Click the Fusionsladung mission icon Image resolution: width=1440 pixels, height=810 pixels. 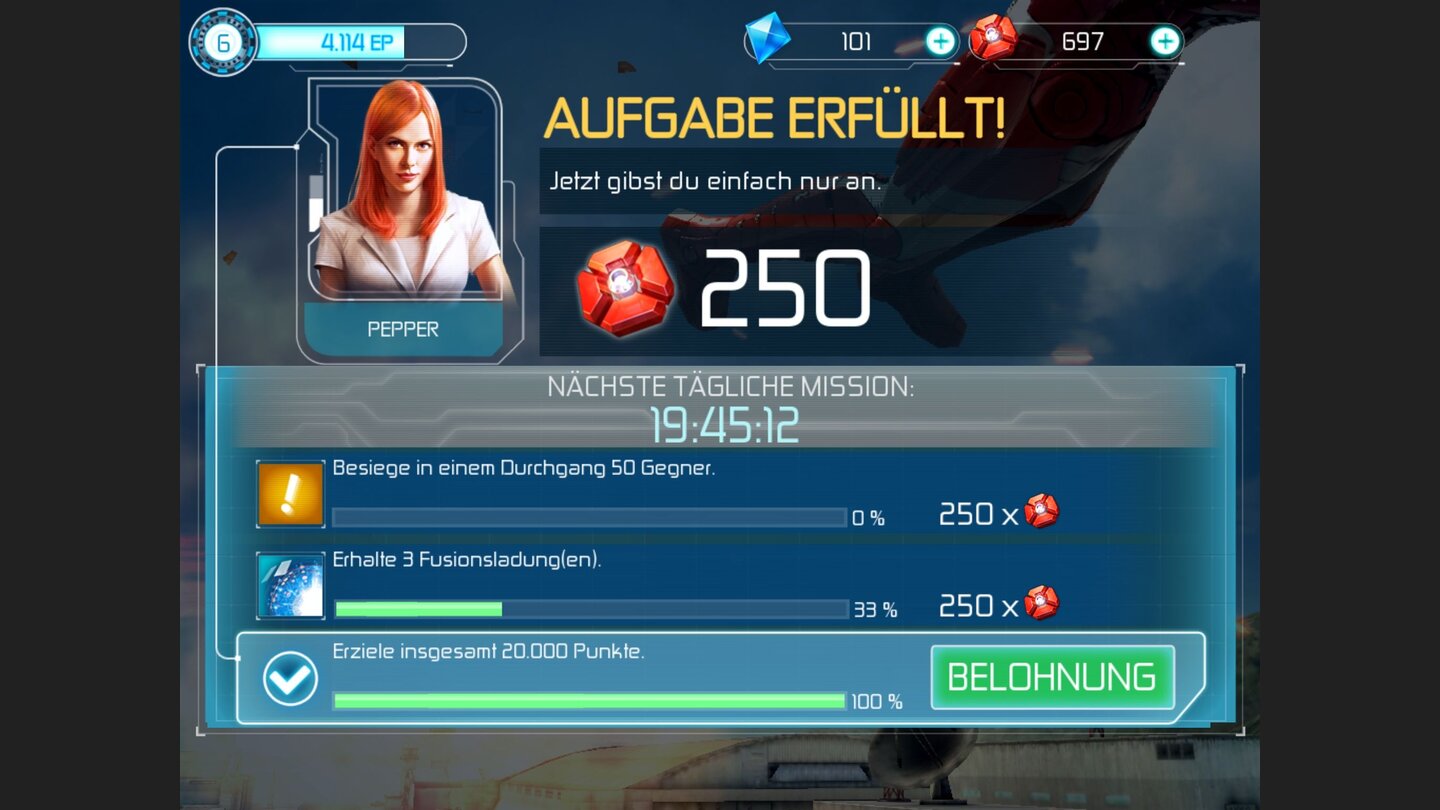289,585
